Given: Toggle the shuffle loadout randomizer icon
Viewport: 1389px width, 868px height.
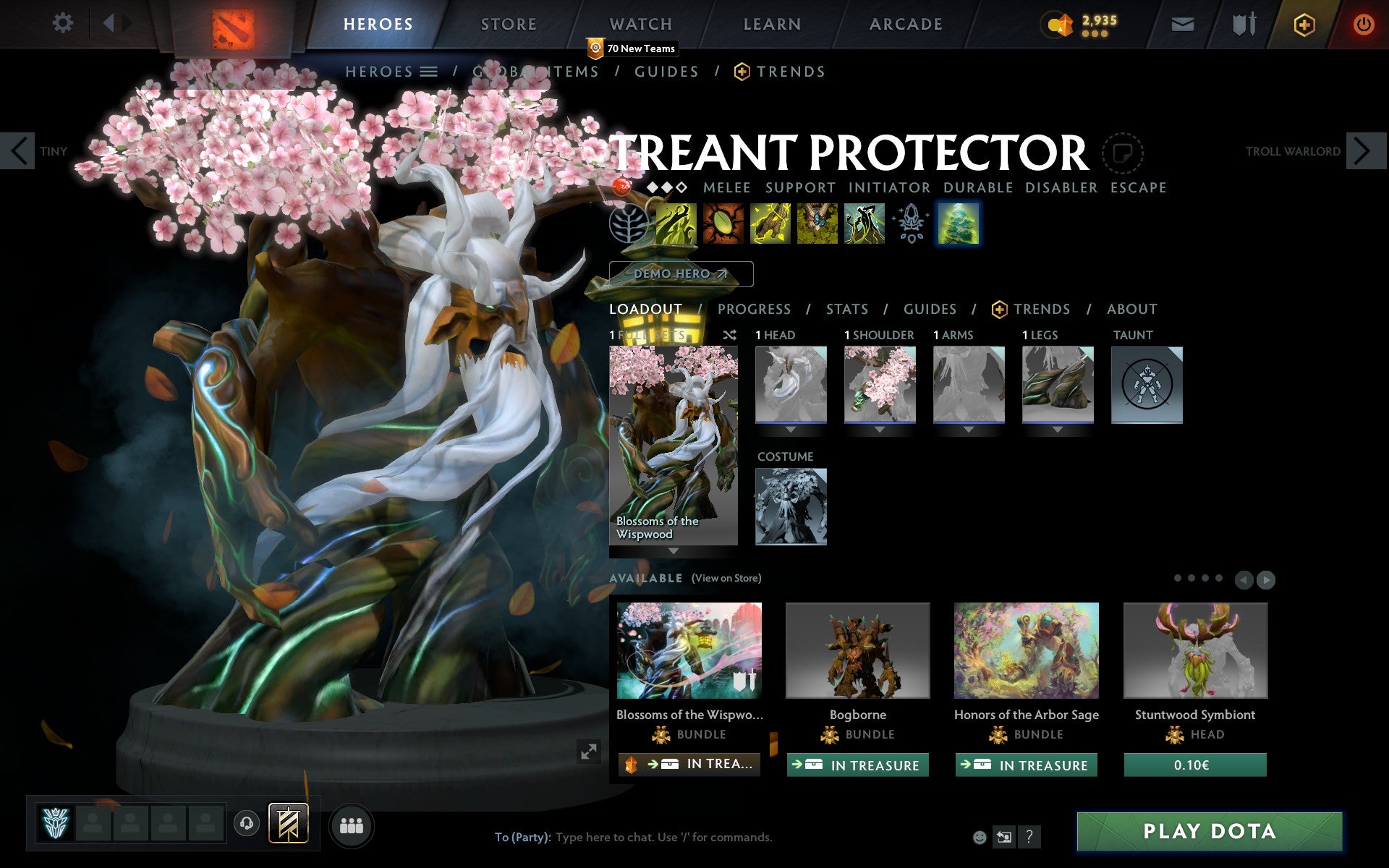Looking at the screenshot, I should (730, 335).
